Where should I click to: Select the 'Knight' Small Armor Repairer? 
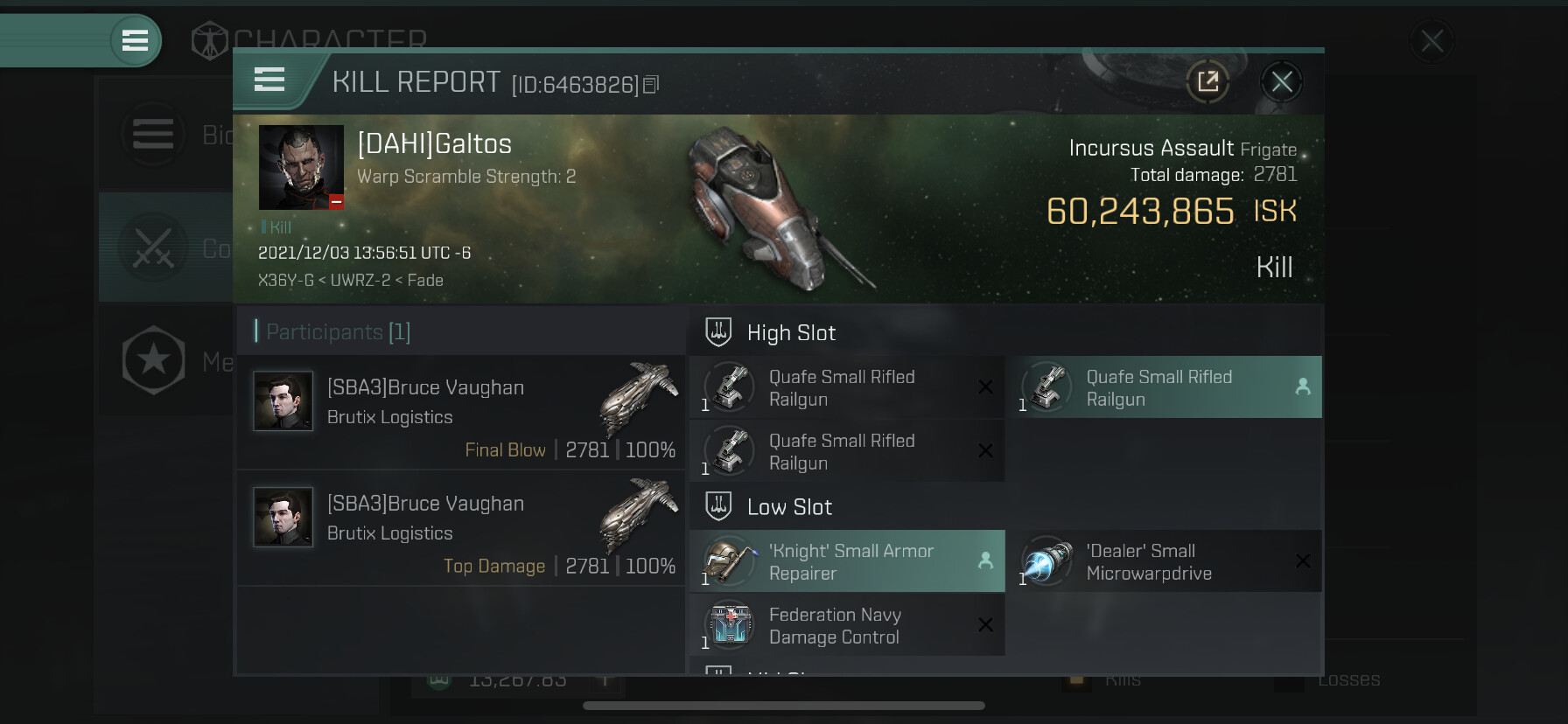click(847, 561)
